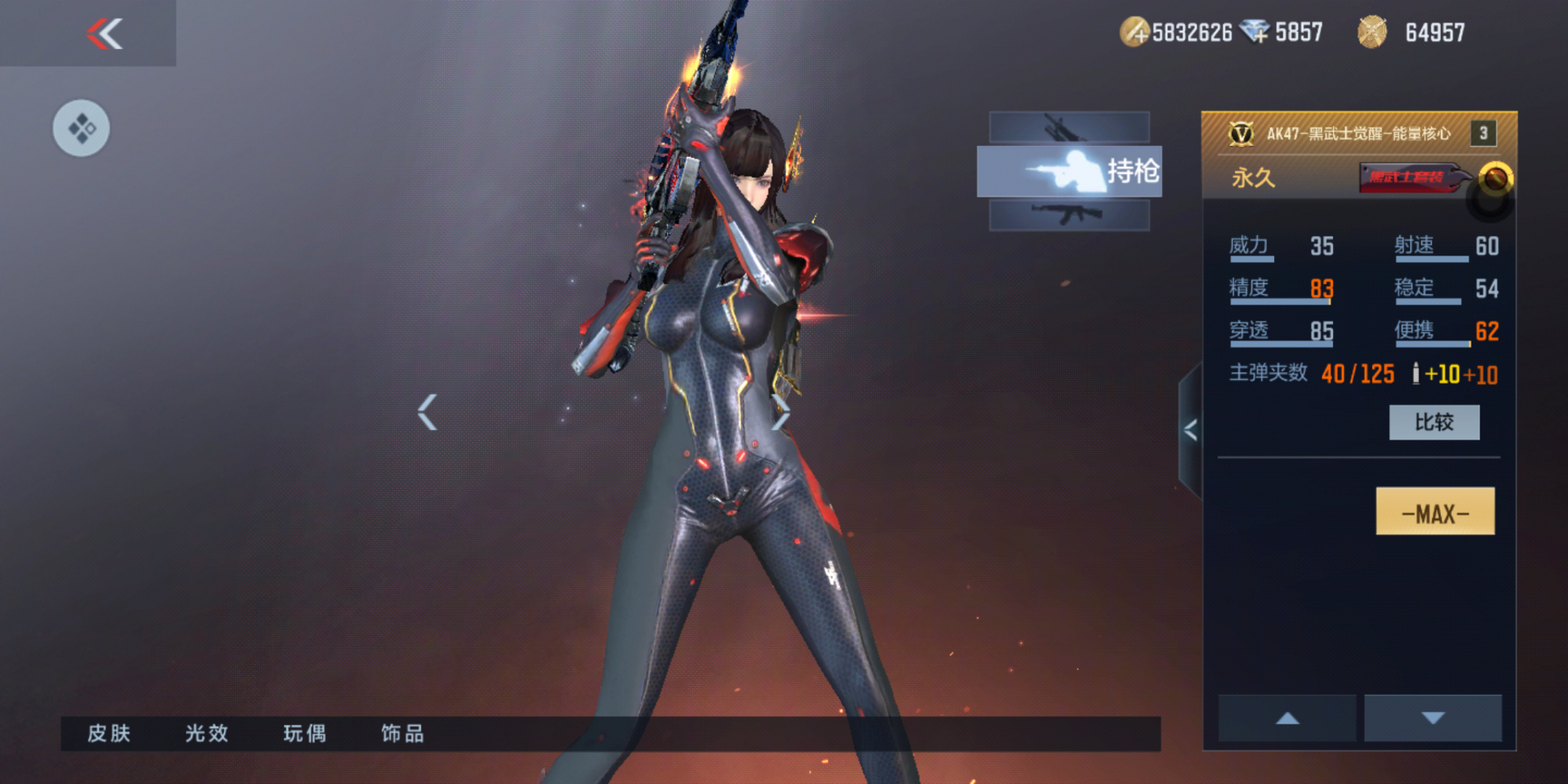Click the right arrow to rotate the character
This screenshot has height=784, width=1568.
pos(780,411)
